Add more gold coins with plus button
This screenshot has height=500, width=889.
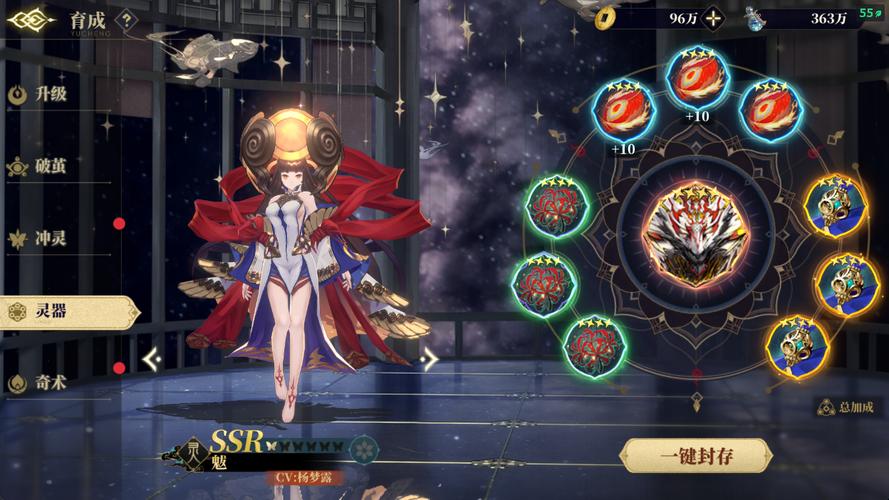point(712,18)
